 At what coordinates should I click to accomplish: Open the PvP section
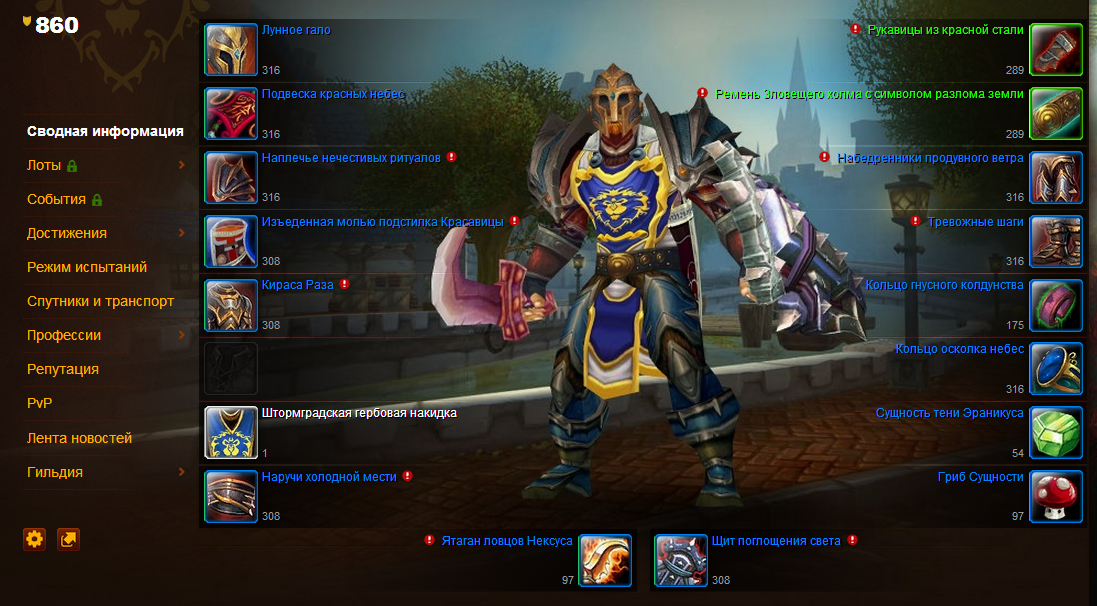click(39, 403)
